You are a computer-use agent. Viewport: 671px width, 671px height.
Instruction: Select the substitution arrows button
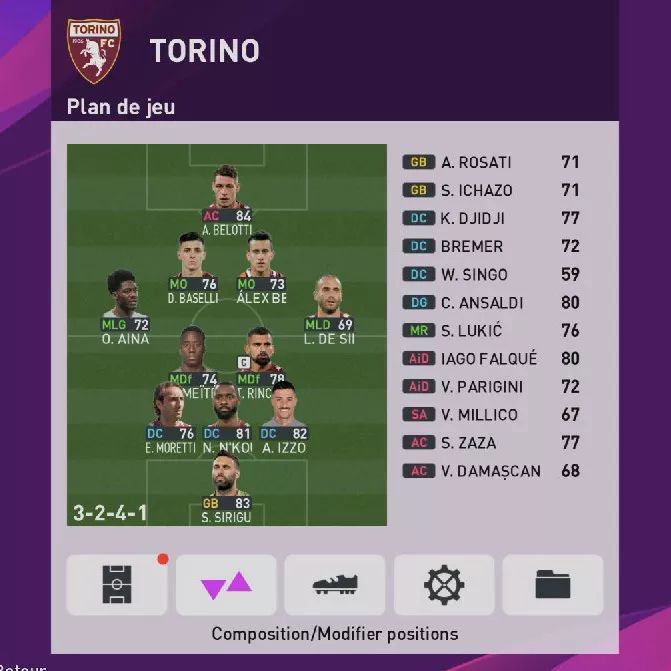[226, 584]
